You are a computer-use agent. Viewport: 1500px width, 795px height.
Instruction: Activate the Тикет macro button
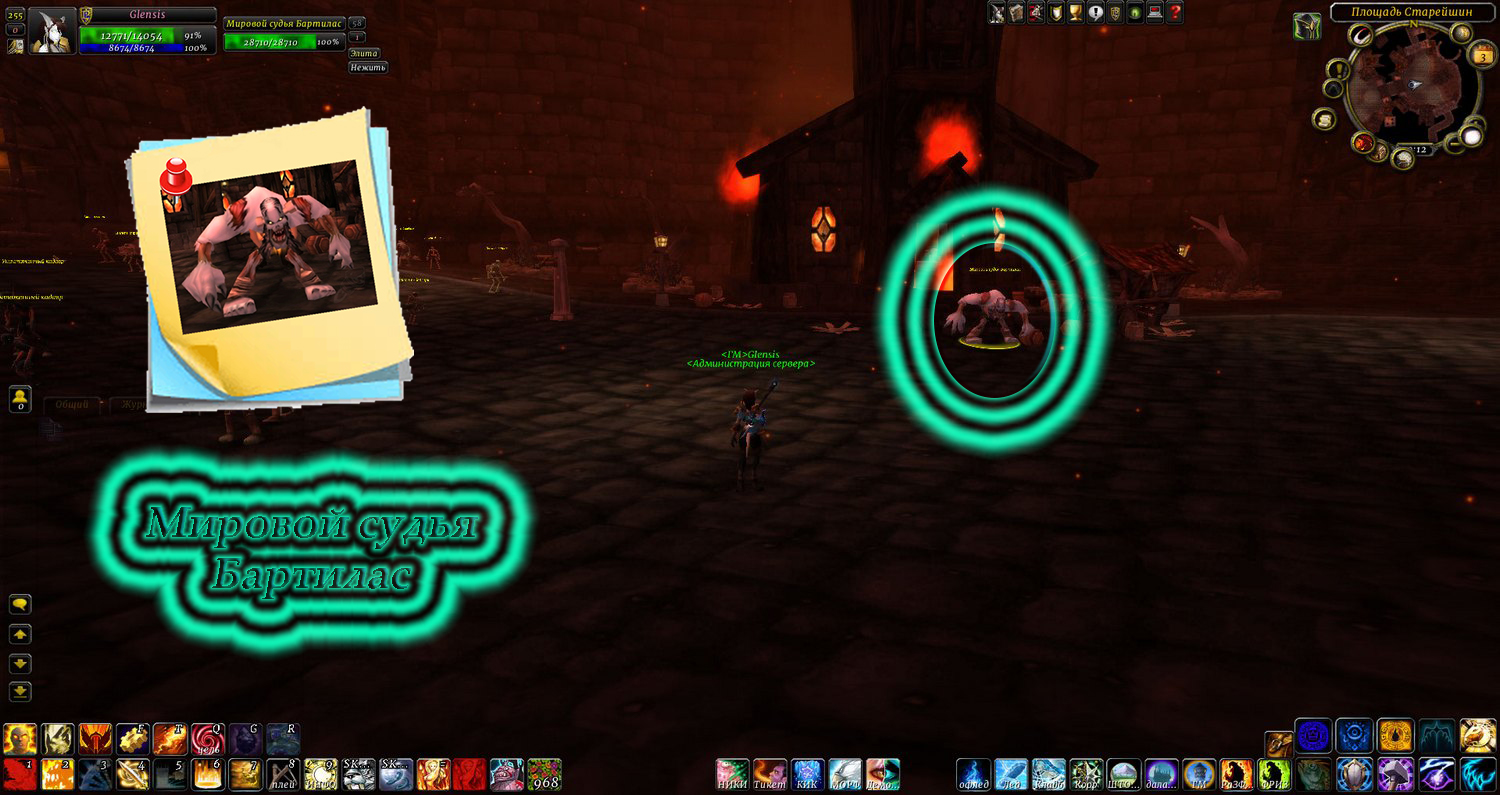tap(769, 774)
